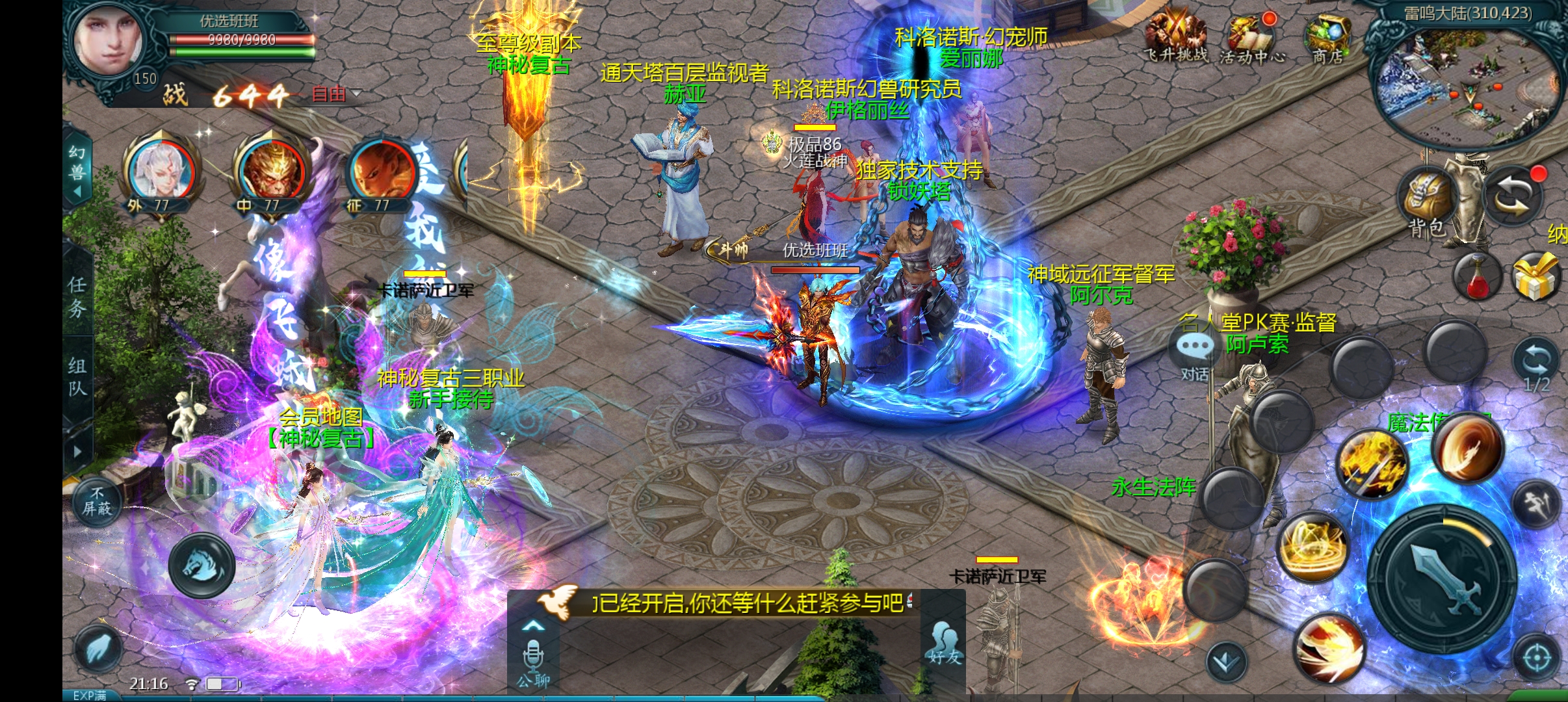This screenshot has width=1568, height=702.
Task: Open the 好友 friends list
Action: click(944, 643)
